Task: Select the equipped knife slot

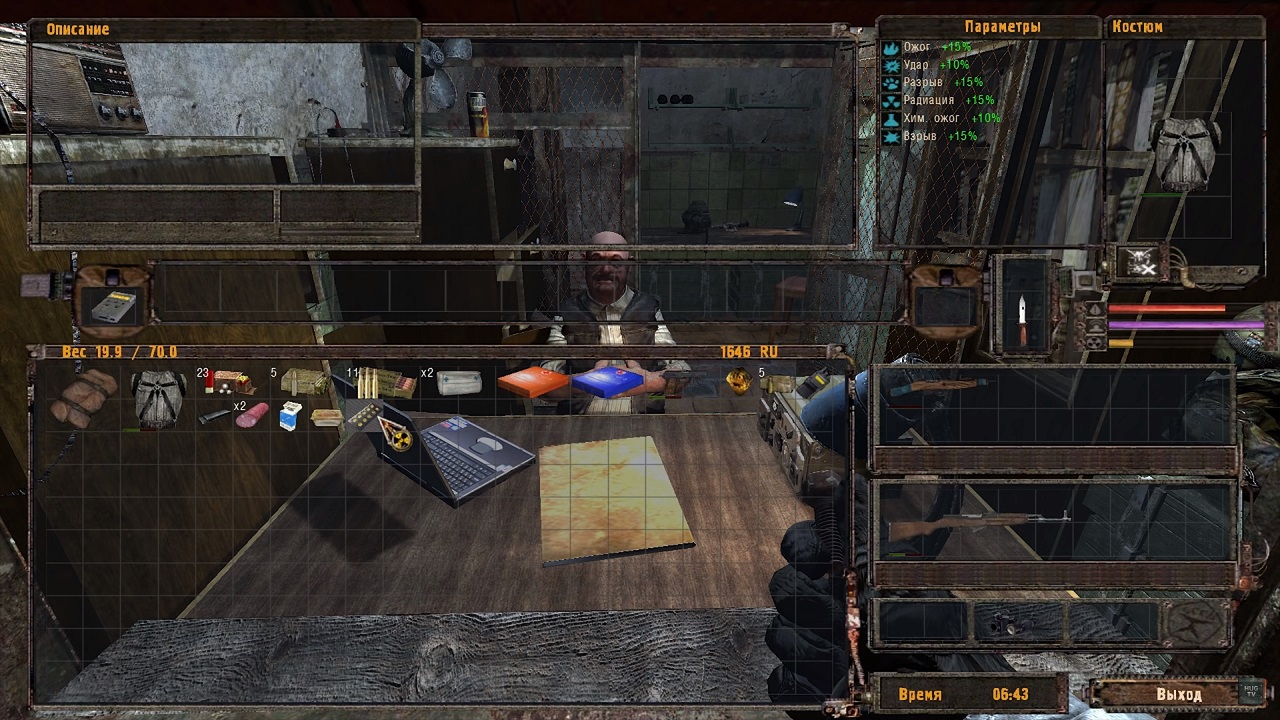Action: point(1022,310)
